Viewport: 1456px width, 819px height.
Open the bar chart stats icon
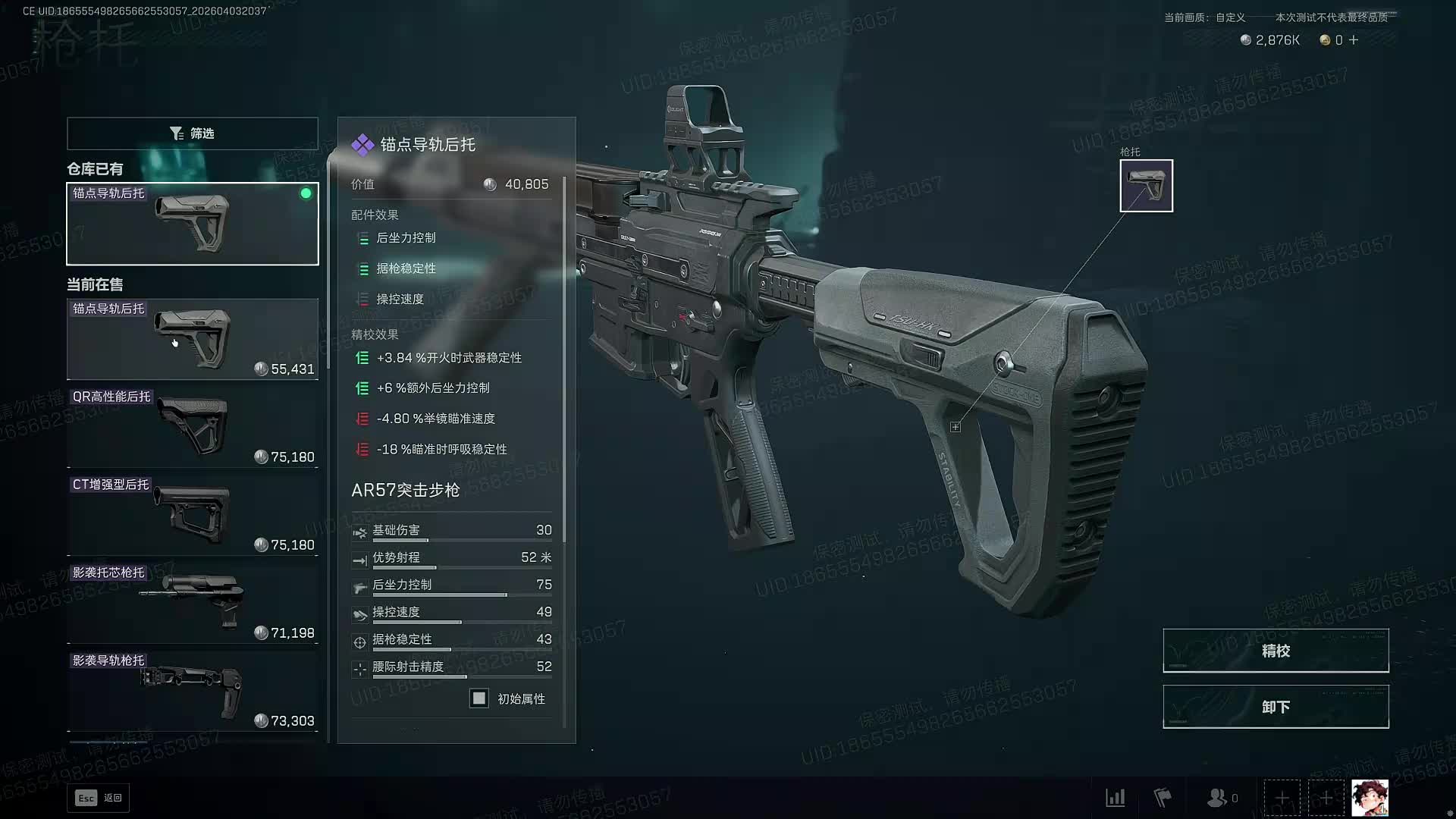pos(1116,798)
